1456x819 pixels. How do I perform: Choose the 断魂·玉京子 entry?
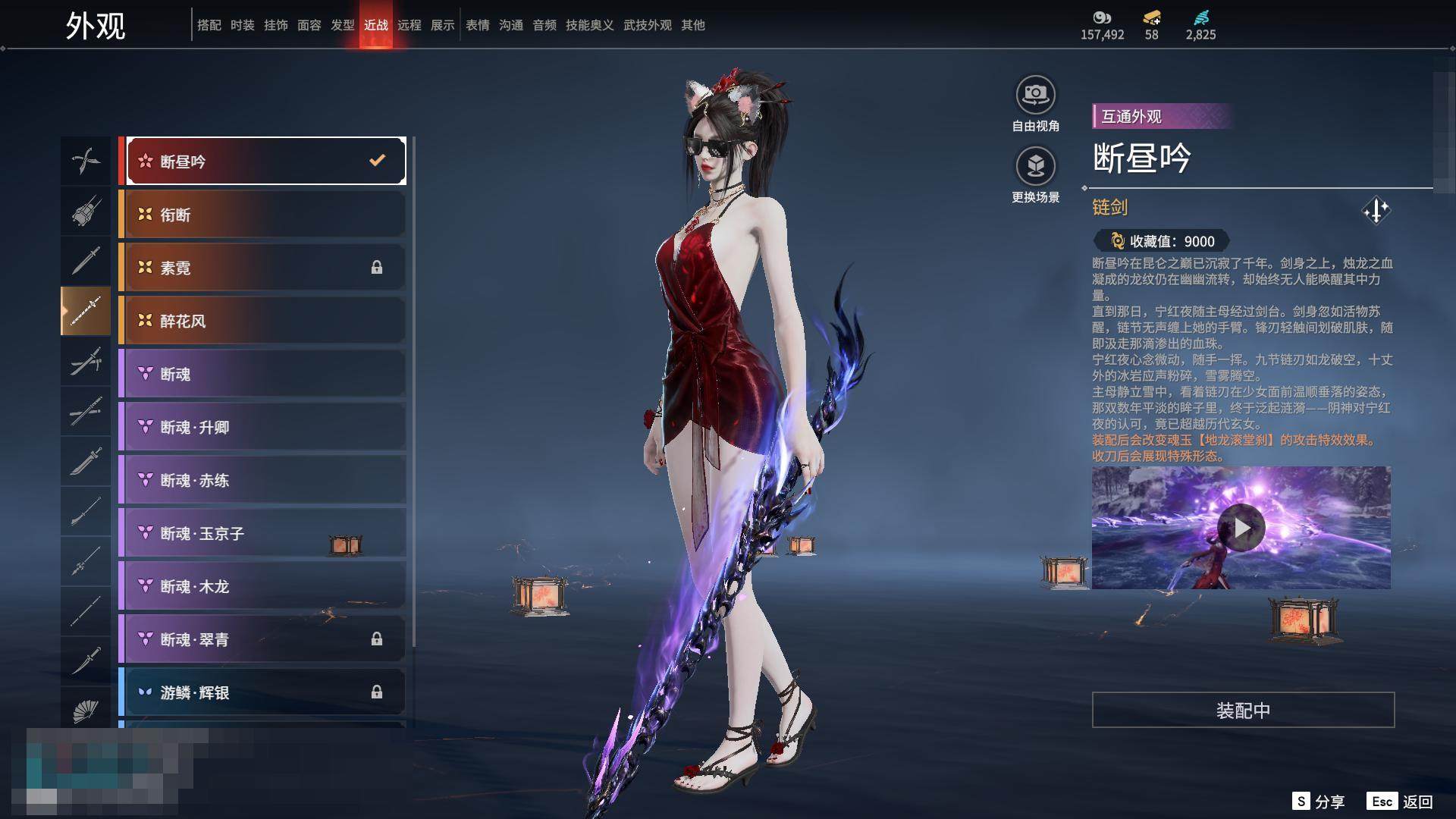point(262,533)
